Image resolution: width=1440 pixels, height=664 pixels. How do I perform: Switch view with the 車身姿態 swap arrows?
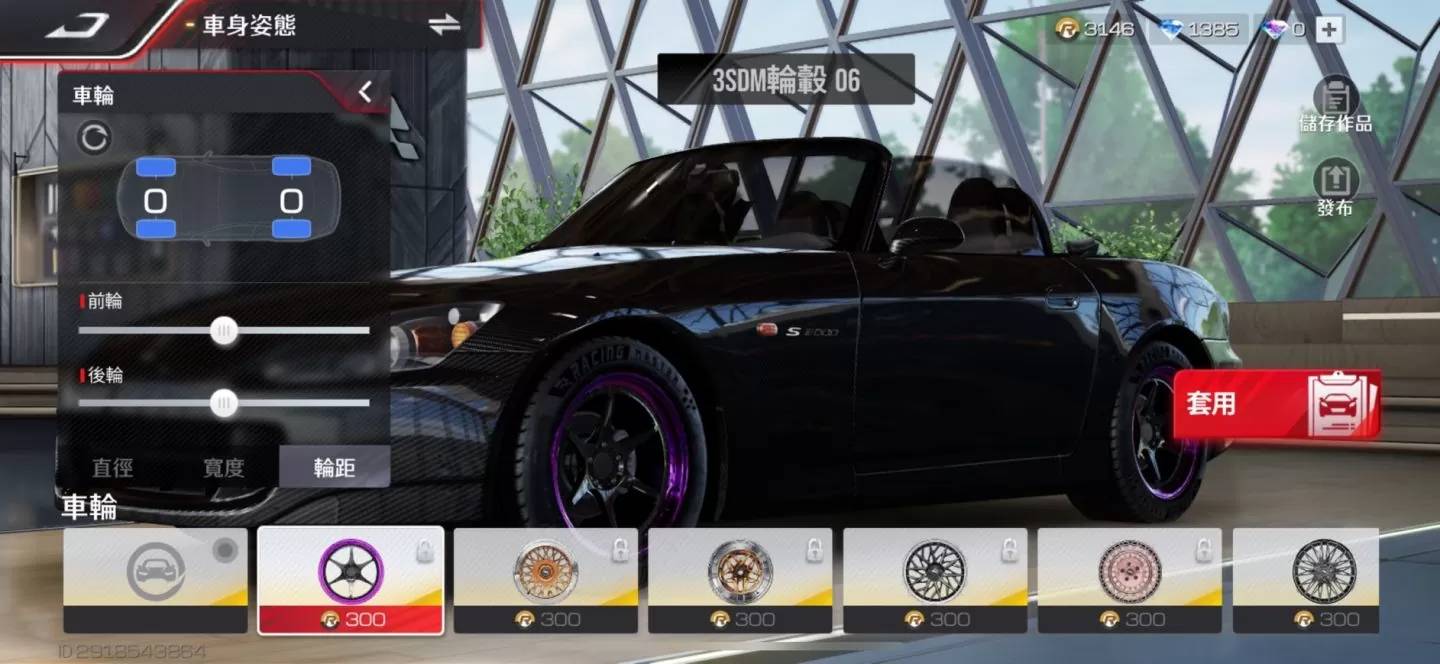pyautogui.click(x=444, y=25)
